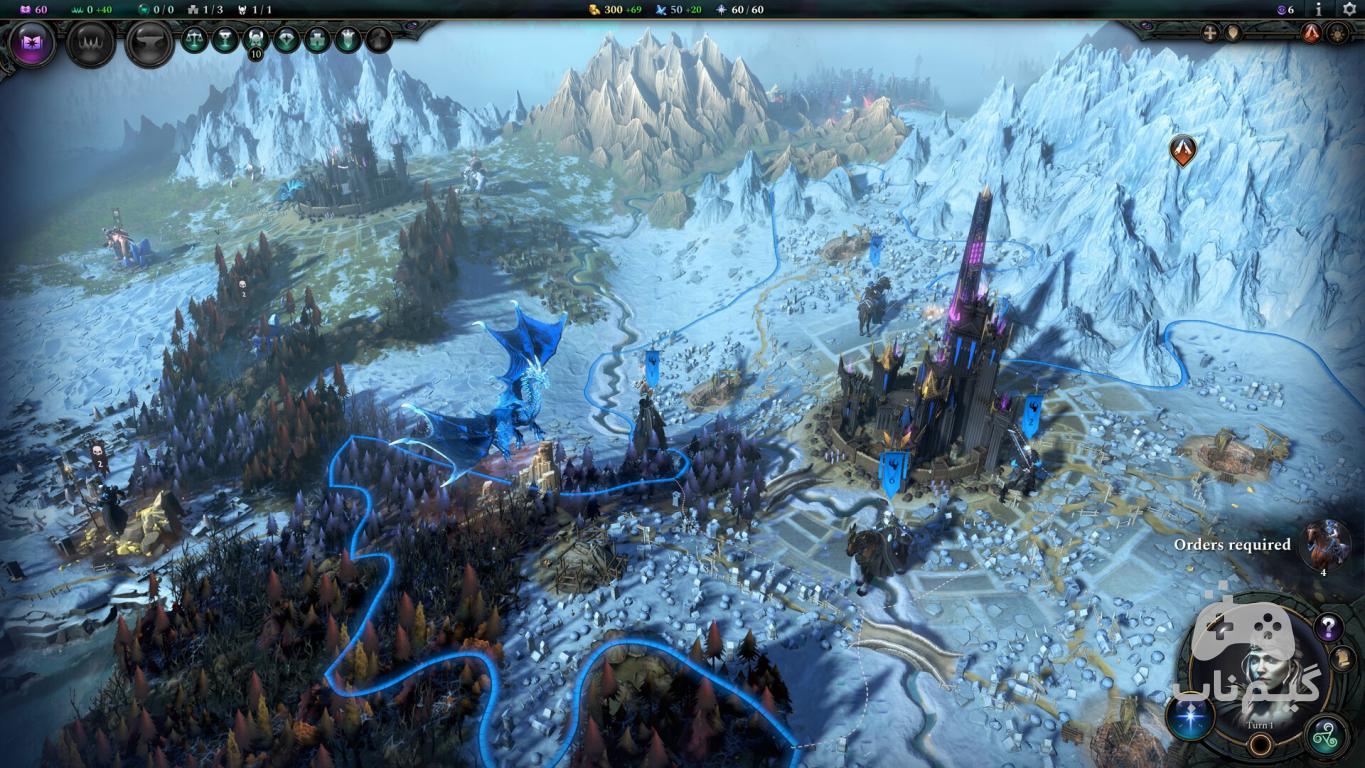1365x768 pixels.
Task: Click the red mountain emblem button
Action: click(1311, 33)
